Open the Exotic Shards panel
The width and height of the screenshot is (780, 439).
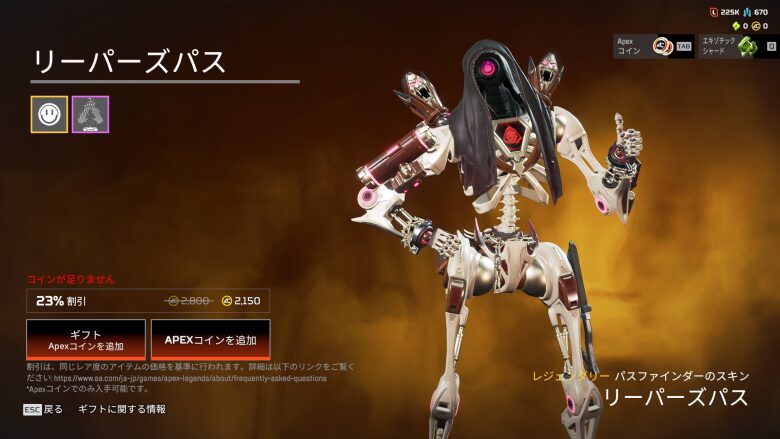[x=735, y=46]
